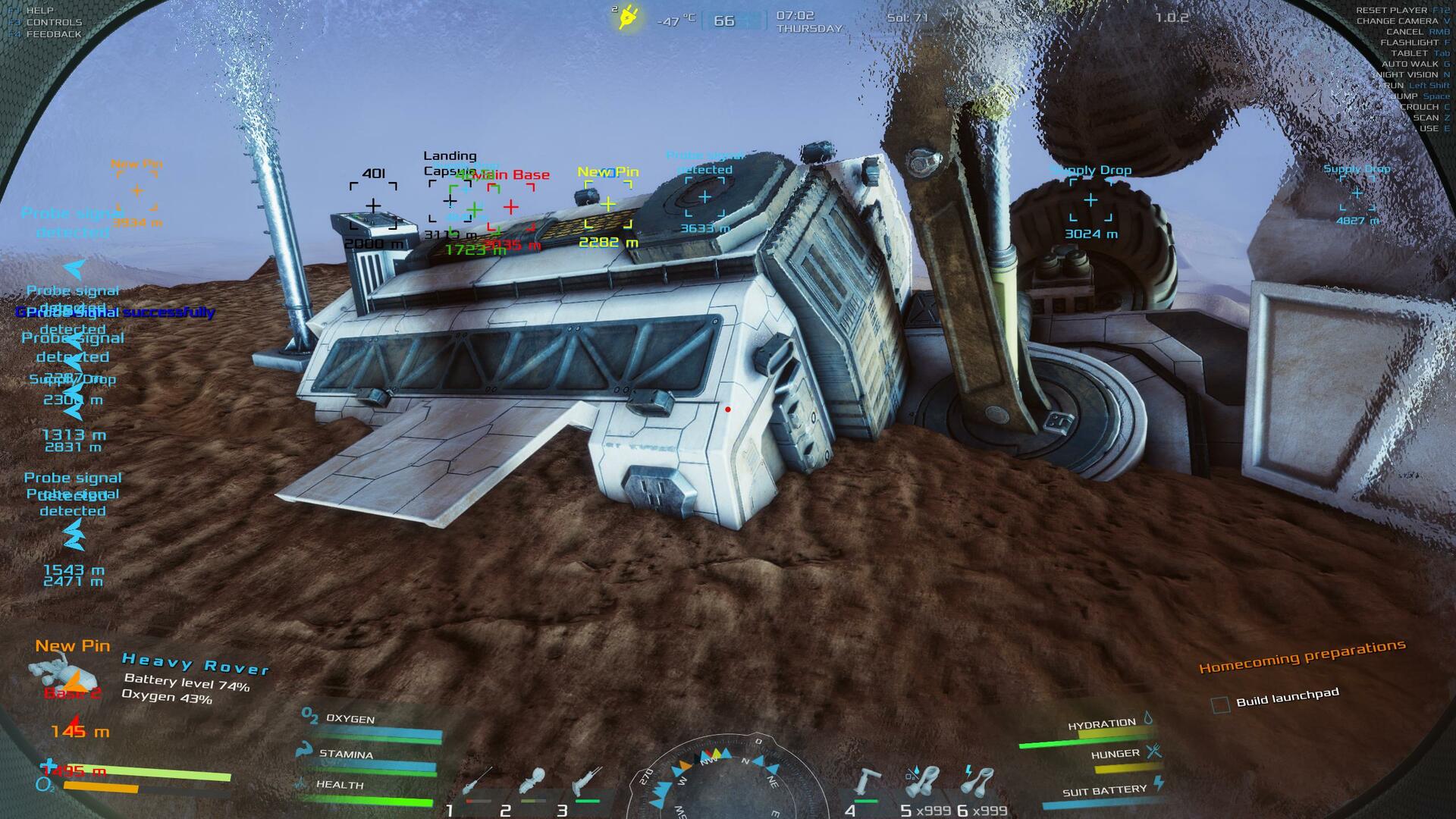Choose the tool in hotbar slot 4

tap(866, 784)
